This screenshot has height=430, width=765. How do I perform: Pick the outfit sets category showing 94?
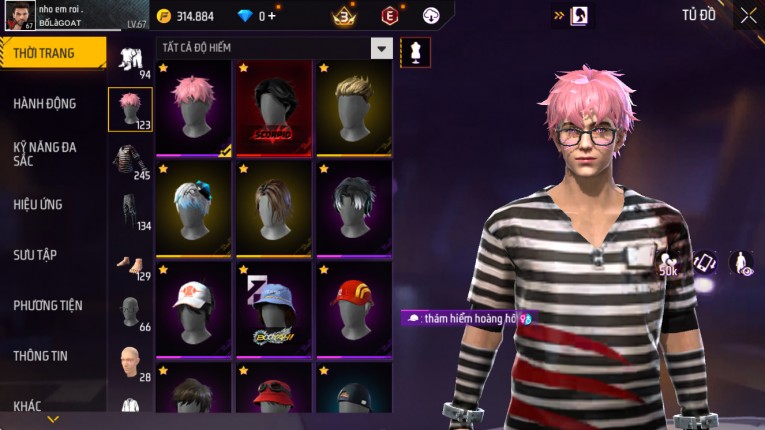(130, 60)
